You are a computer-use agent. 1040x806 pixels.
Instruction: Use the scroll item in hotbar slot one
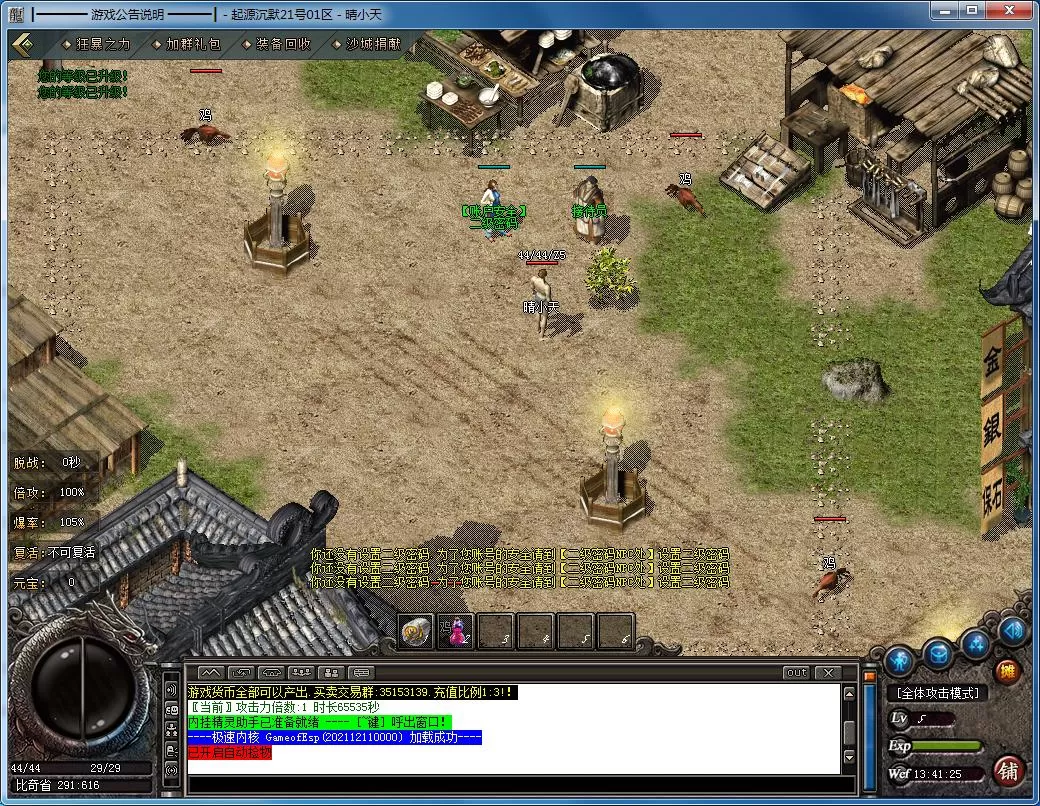click(x=417, y=631)
